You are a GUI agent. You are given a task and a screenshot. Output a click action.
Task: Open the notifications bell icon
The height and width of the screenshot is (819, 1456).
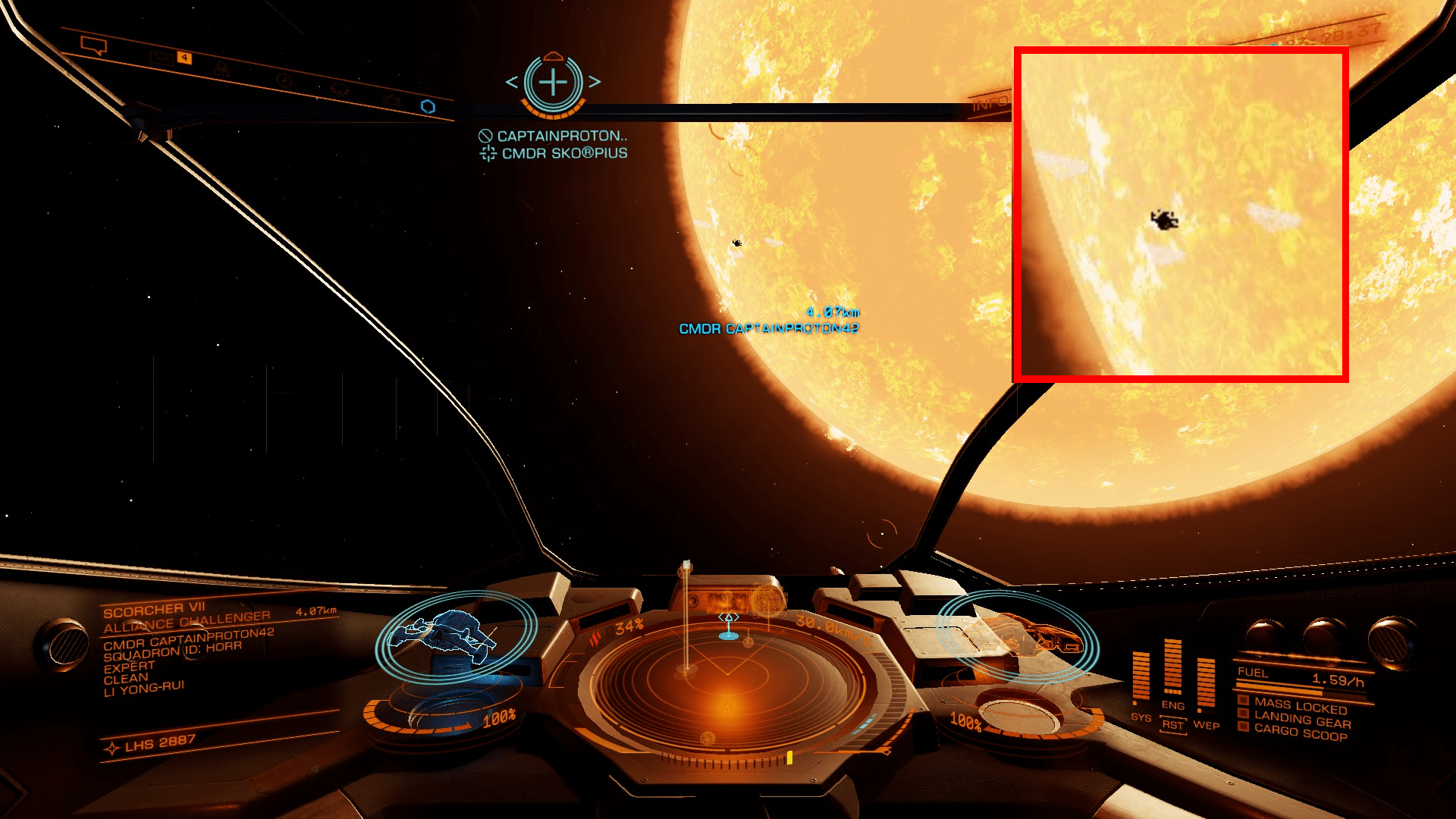[339, 89]
